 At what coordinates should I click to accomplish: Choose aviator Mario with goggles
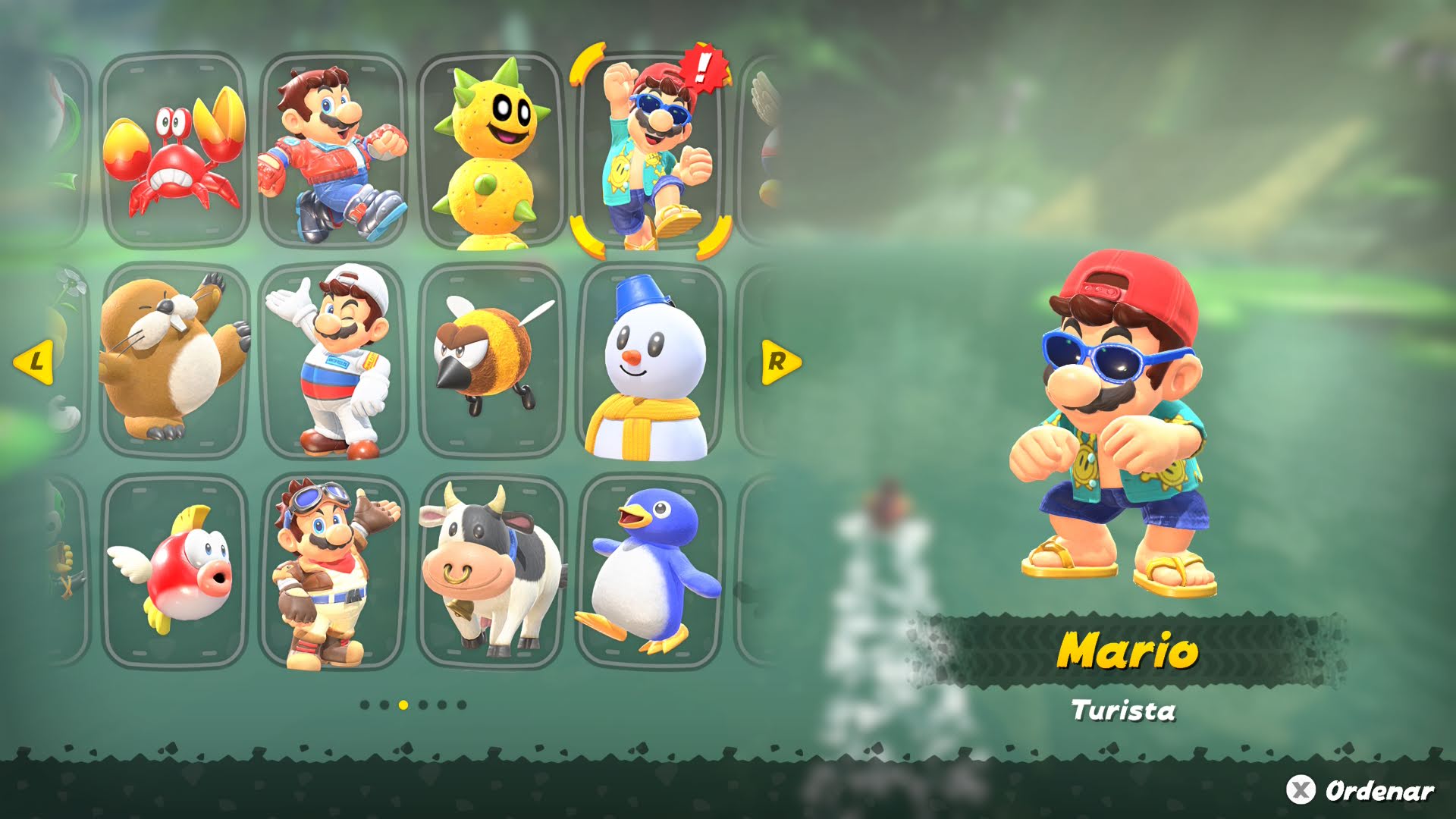pos(334,570)
